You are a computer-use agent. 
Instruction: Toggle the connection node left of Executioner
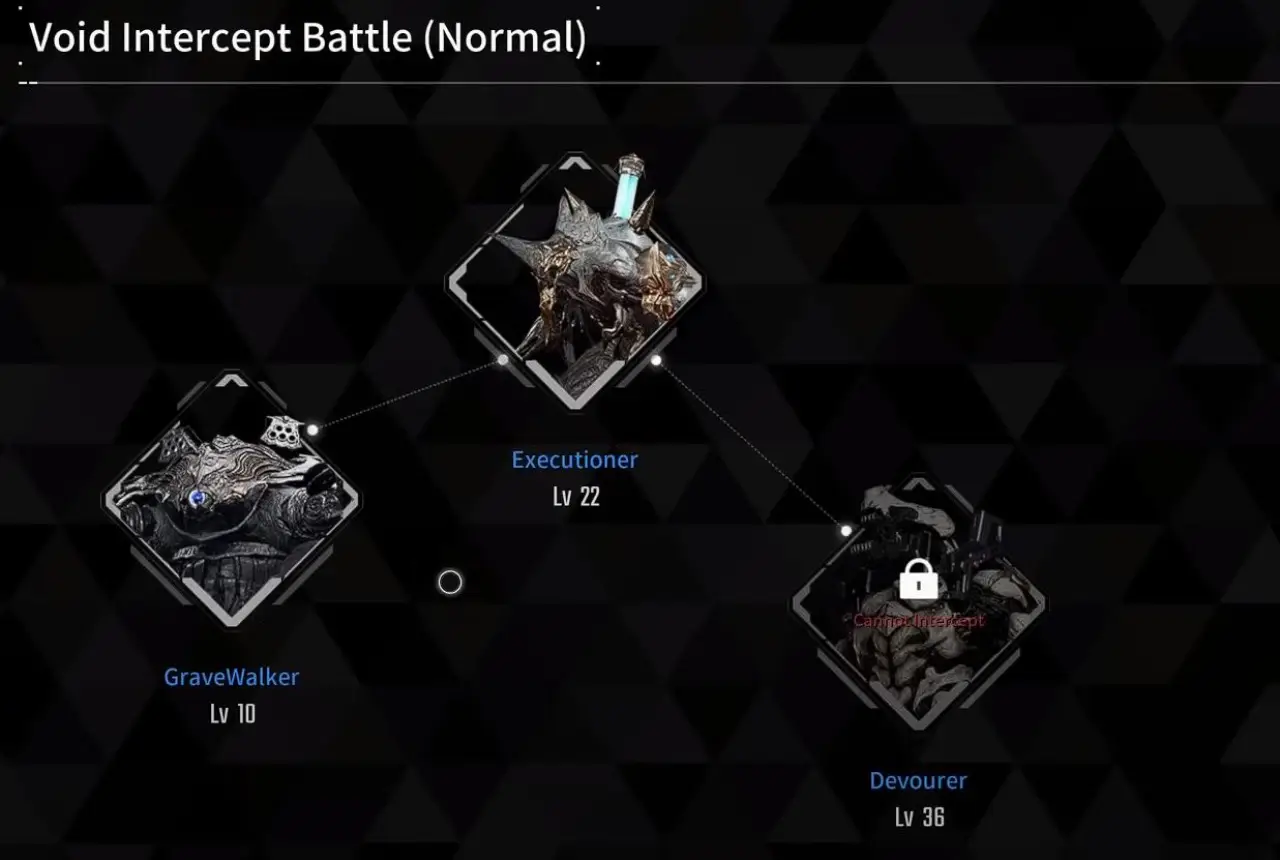click(x=500, y=360)
